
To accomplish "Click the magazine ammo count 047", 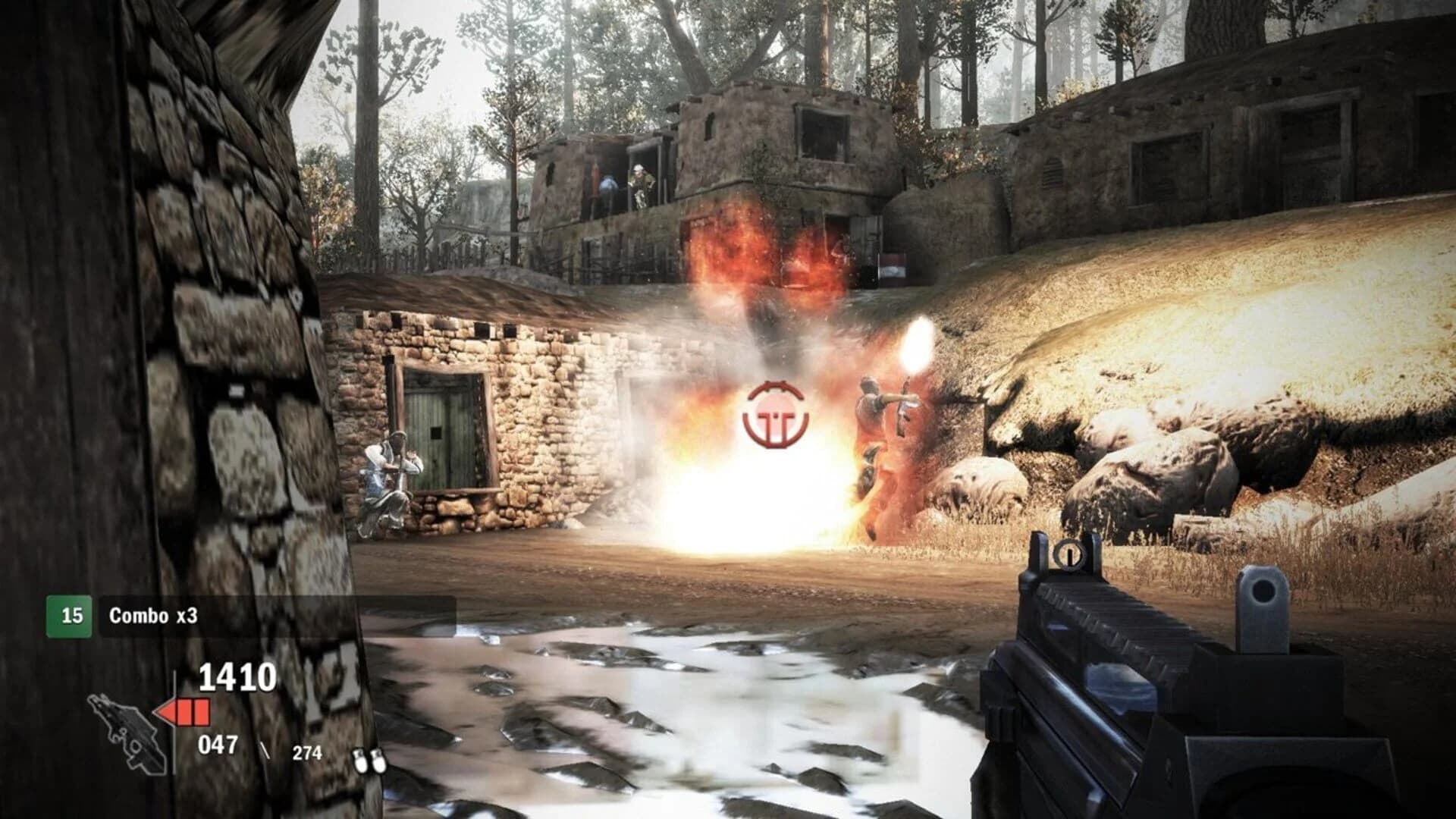I will (x=216, y=745).
